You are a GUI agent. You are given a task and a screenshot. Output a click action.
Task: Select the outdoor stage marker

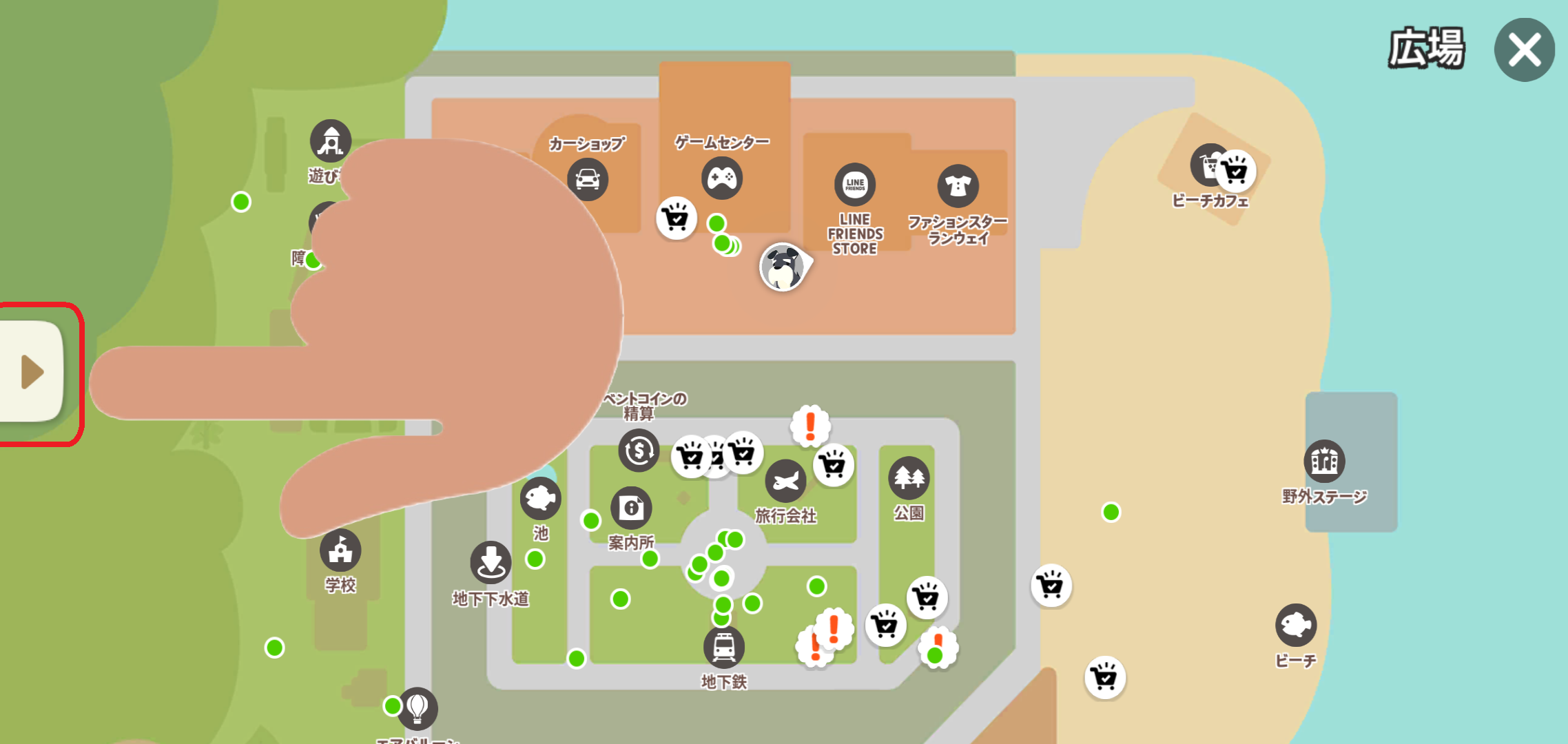coord(1323,461)
